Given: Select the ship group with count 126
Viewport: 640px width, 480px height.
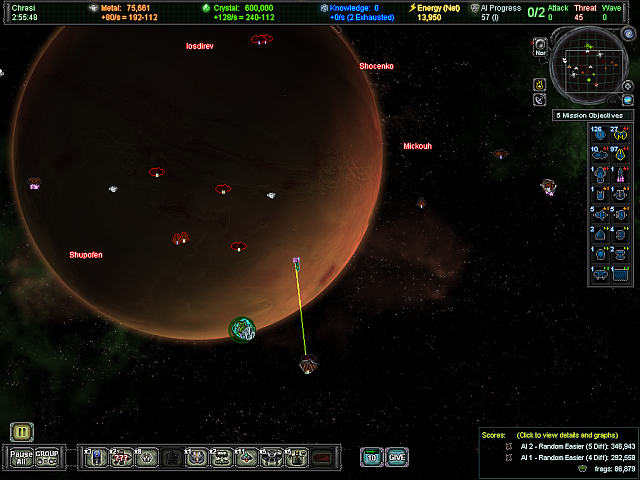Looking at the screenshot, I should pyautogui.click(x=601, y=135).
